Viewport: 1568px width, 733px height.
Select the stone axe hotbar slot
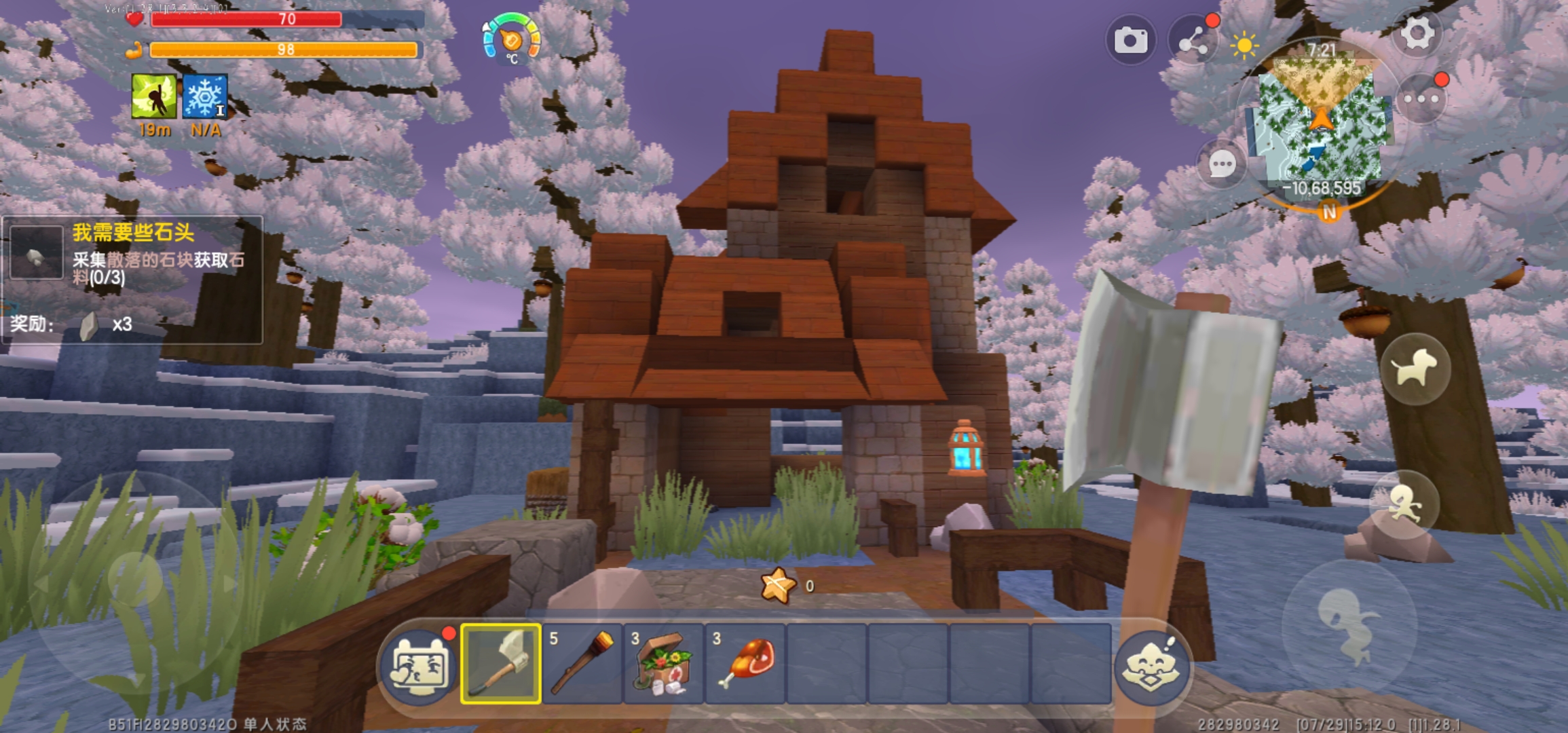point(501,663)
